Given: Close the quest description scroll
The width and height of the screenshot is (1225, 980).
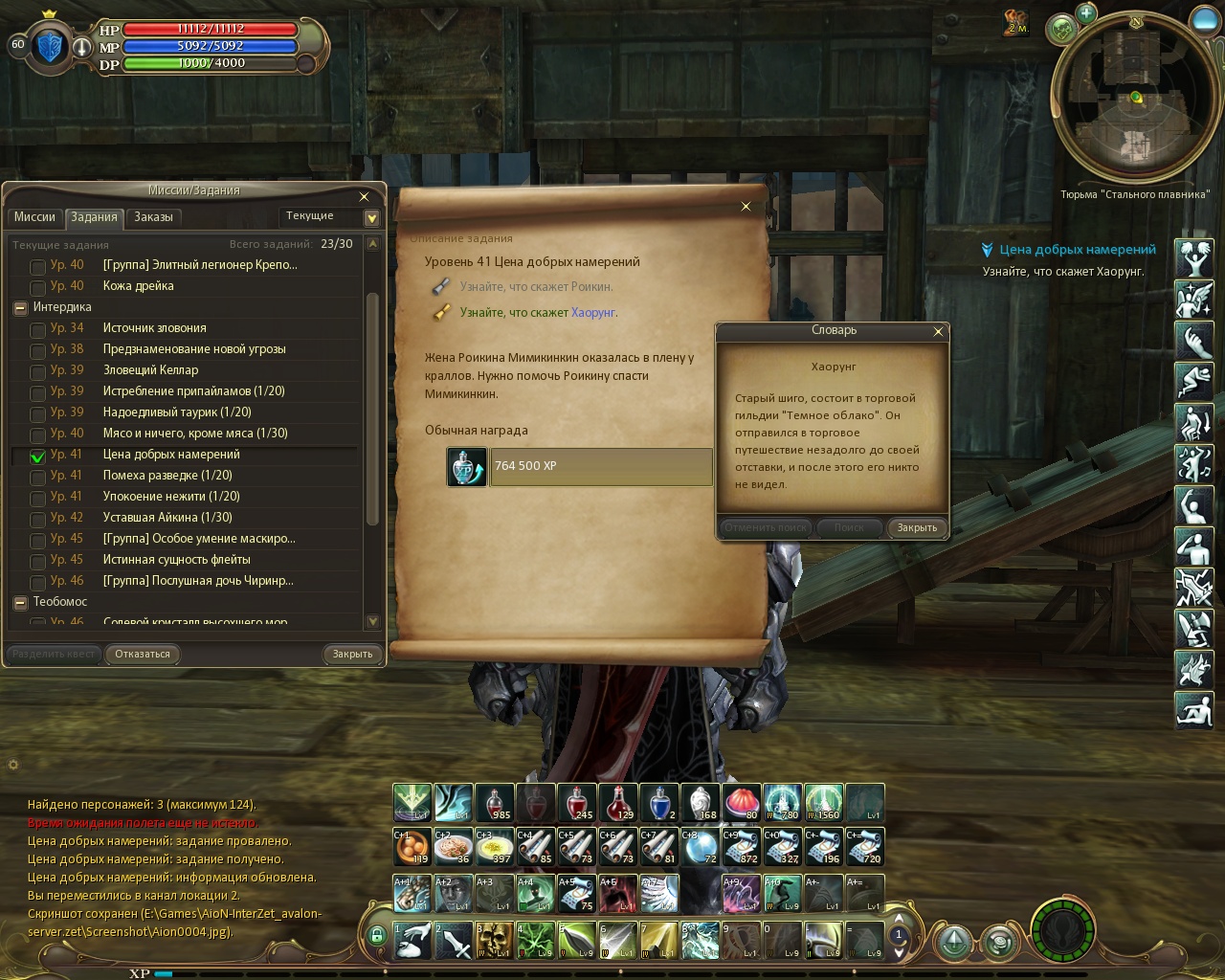Looking at the screenshot, I should 746,206.
